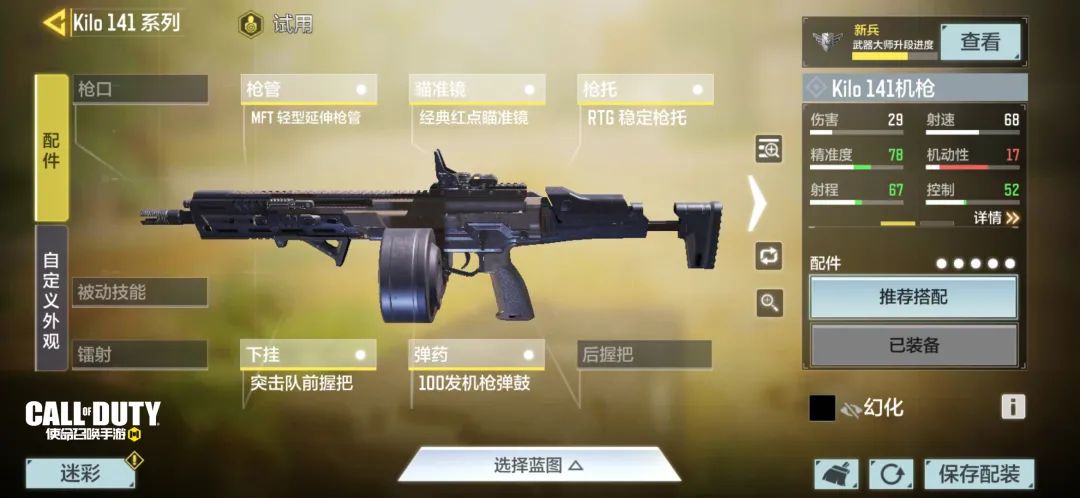Image resolution: width=1080 pixels, height=498 pixels.
Task: Go back from the Kilo 141 系列 screen
Action: 54,22
